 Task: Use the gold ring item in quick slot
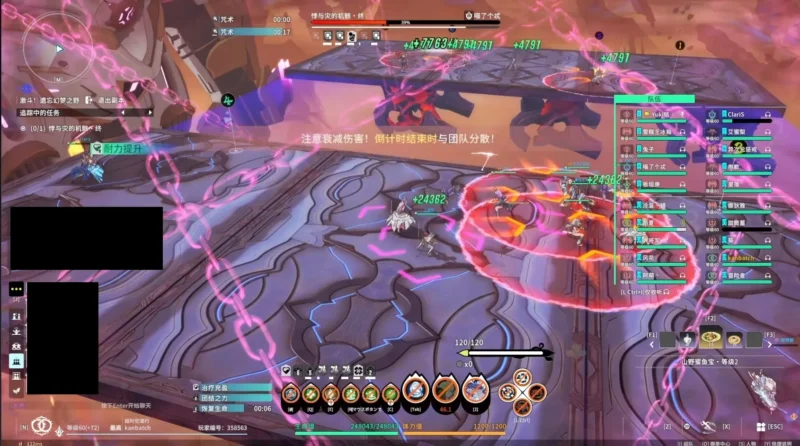pos(732,338)
